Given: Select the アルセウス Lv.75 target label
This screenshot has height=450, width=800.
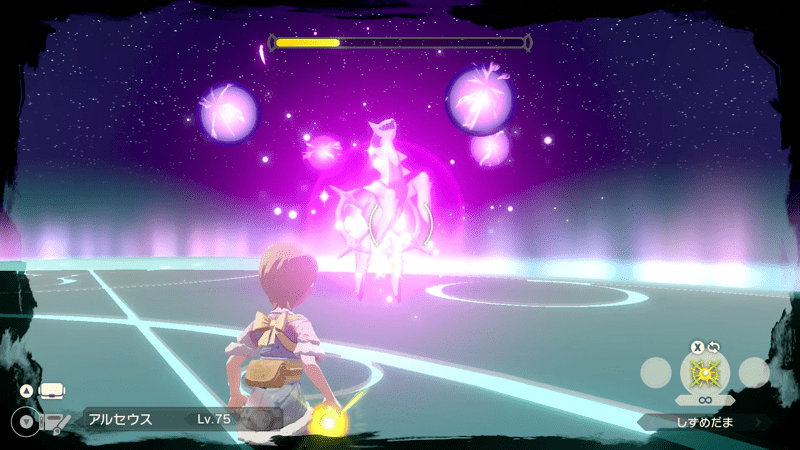Looking at the screenshot, I should pos(160,419).
